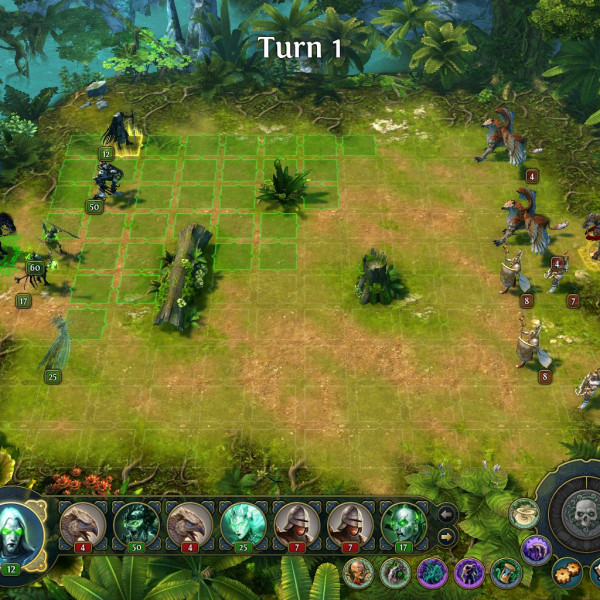Open settings with the gears icon
The image size is (600, 600).
(566, 573)
